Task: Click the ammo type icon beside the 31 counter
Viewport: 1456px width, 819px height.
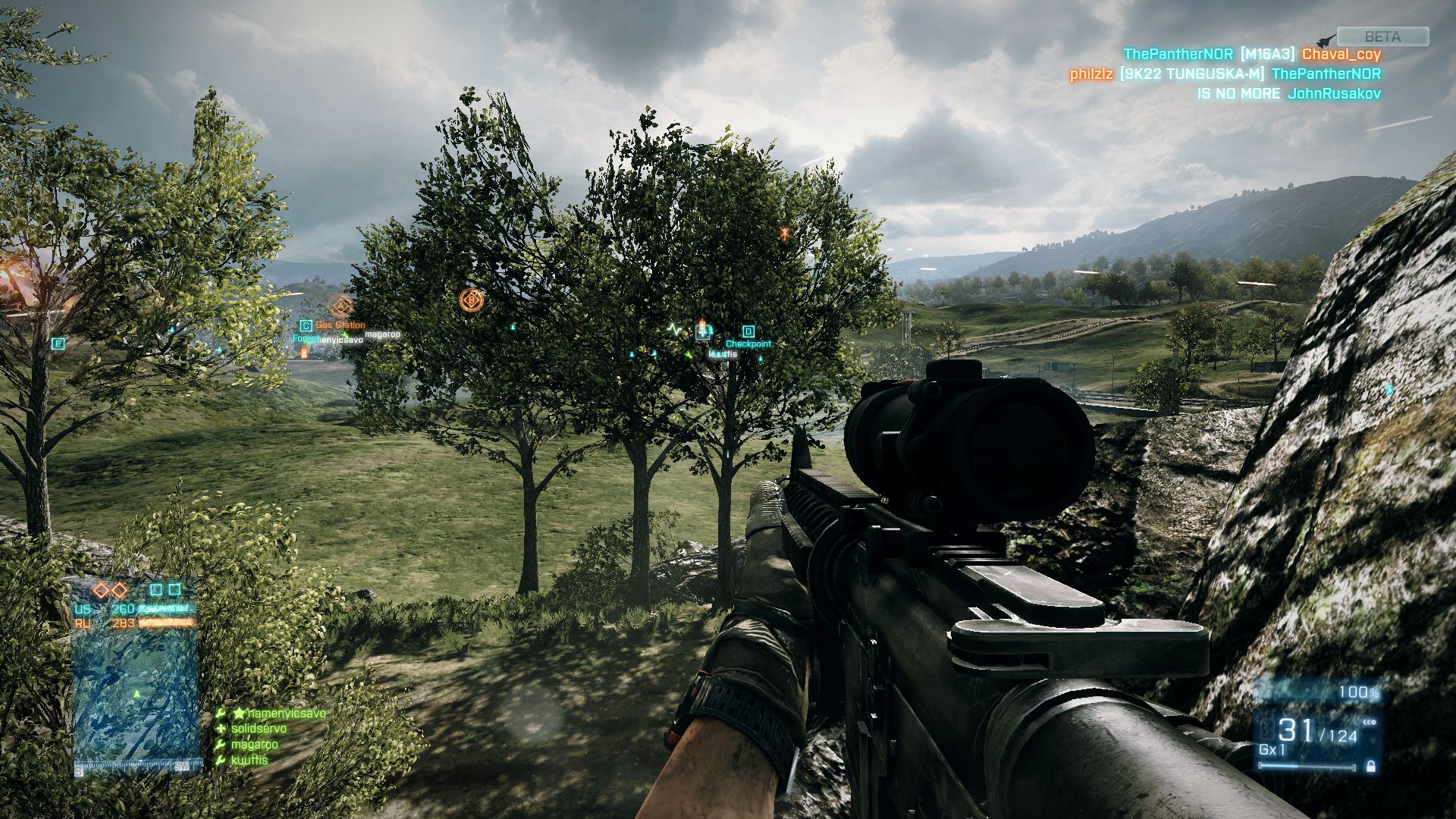Action: pos(1267,728)
